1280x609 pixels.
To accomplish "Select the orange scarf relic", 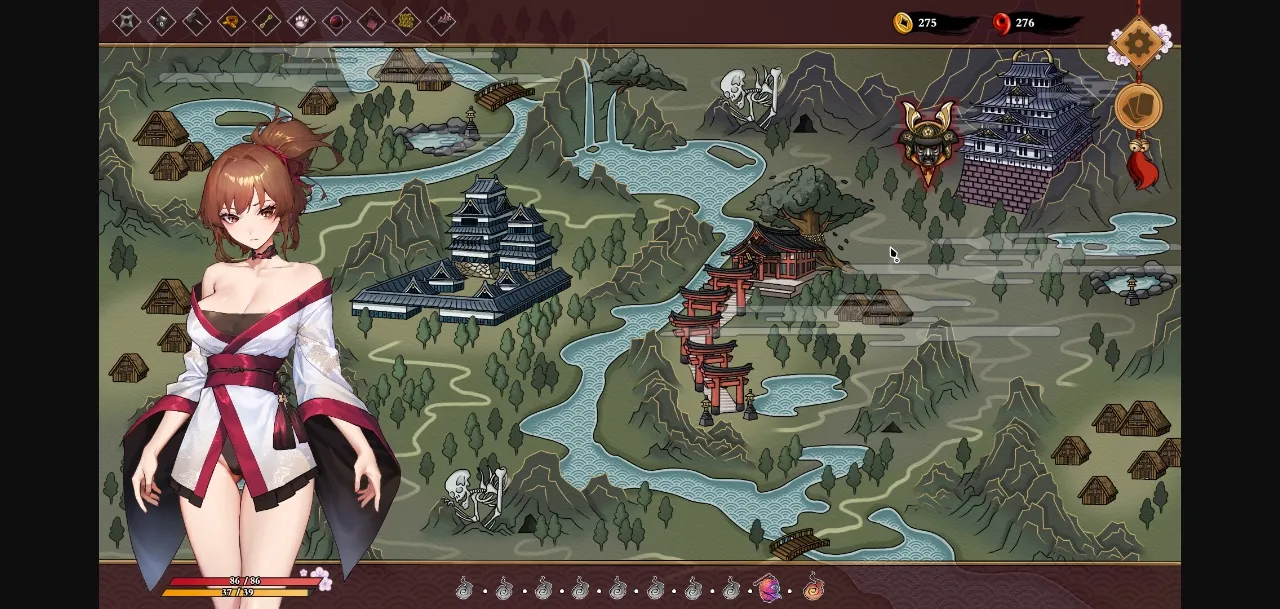I will click(231, 21).
